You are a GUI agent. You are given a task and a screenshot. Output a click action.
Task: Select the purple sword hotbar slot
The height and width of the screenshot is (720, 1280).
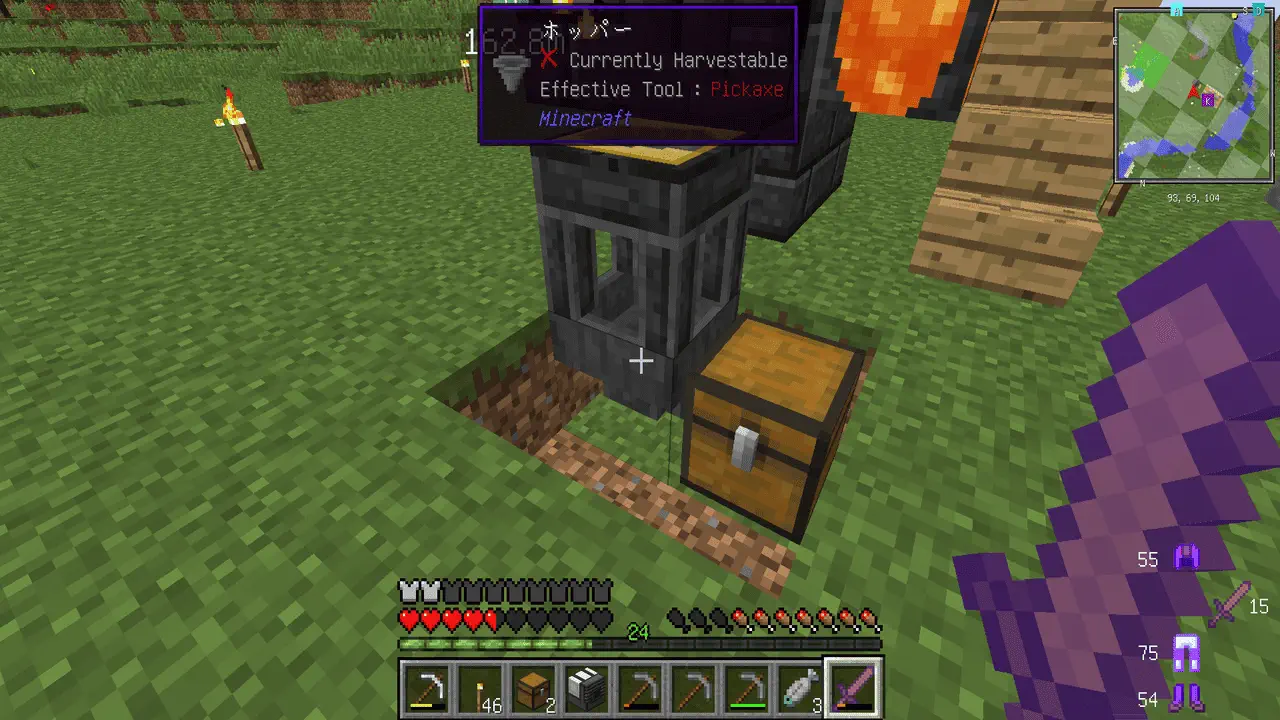(852, 689)
